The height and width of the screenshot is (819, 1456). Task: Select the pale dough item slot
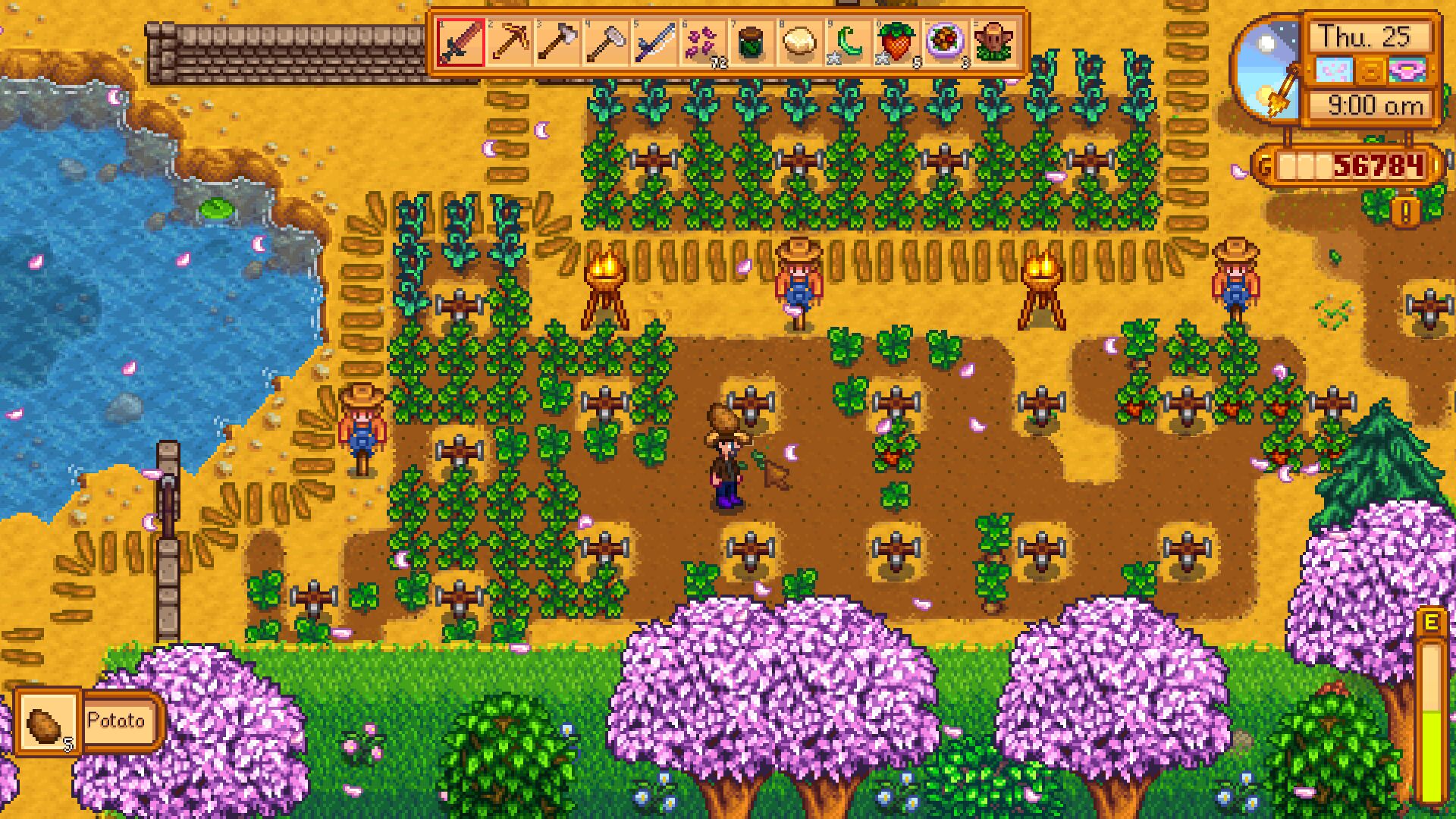(801, 42)
